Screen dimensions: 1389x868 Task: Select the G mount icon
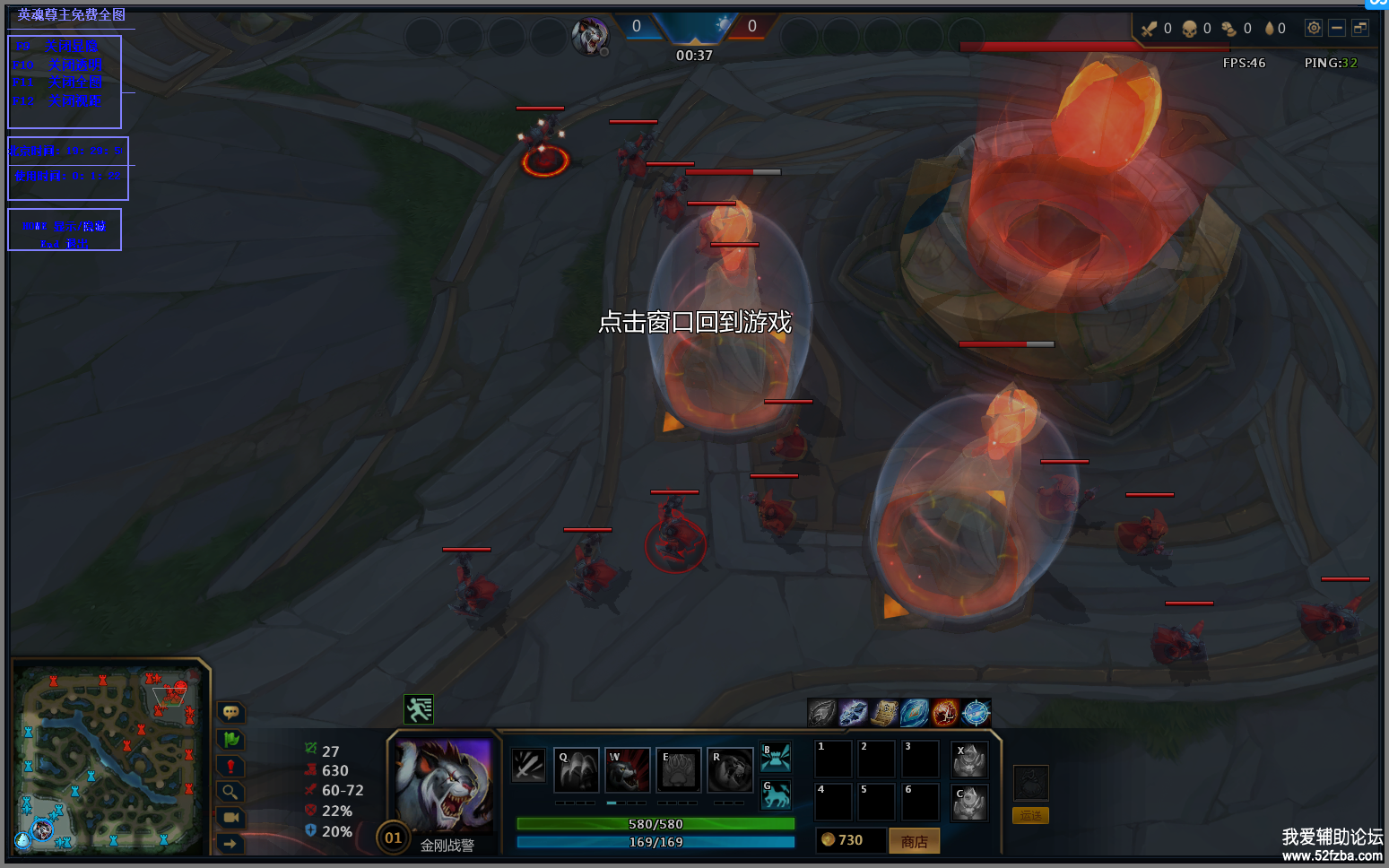click(776, 794)
